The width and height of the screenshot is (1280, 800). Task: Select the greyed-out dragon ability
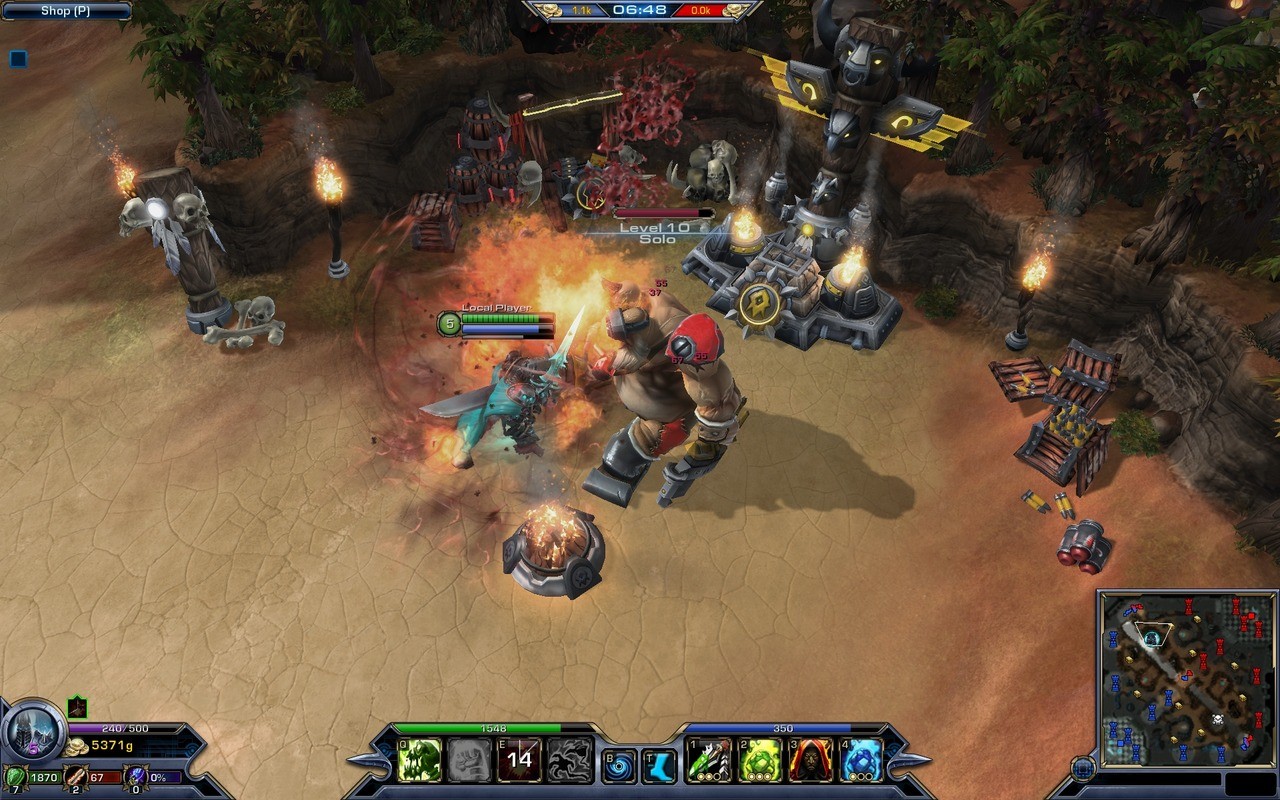[x=570, y=760]
